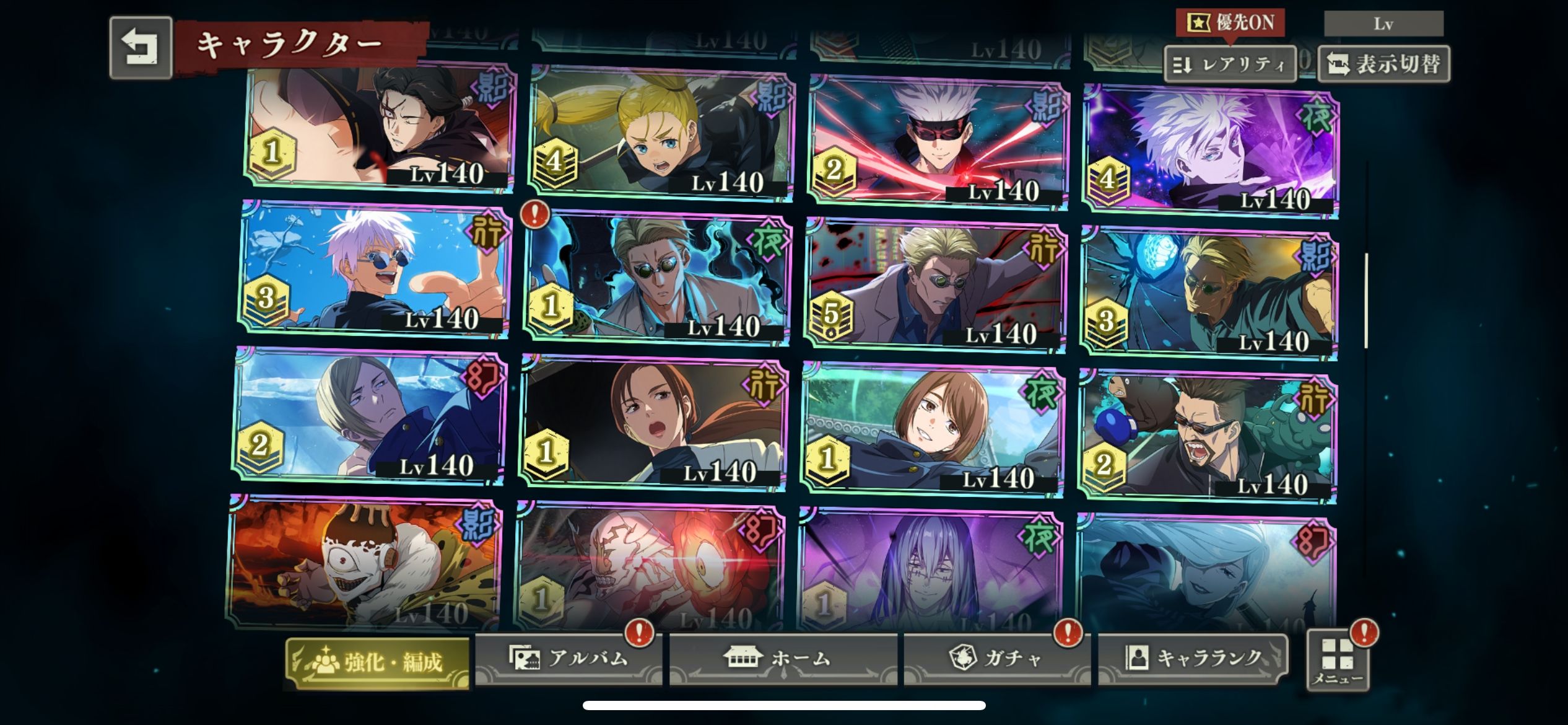This screenshot has width=1568, height=725.
Task: Pick the one-eyed Jogo fire card
Action: pos(365,563)
